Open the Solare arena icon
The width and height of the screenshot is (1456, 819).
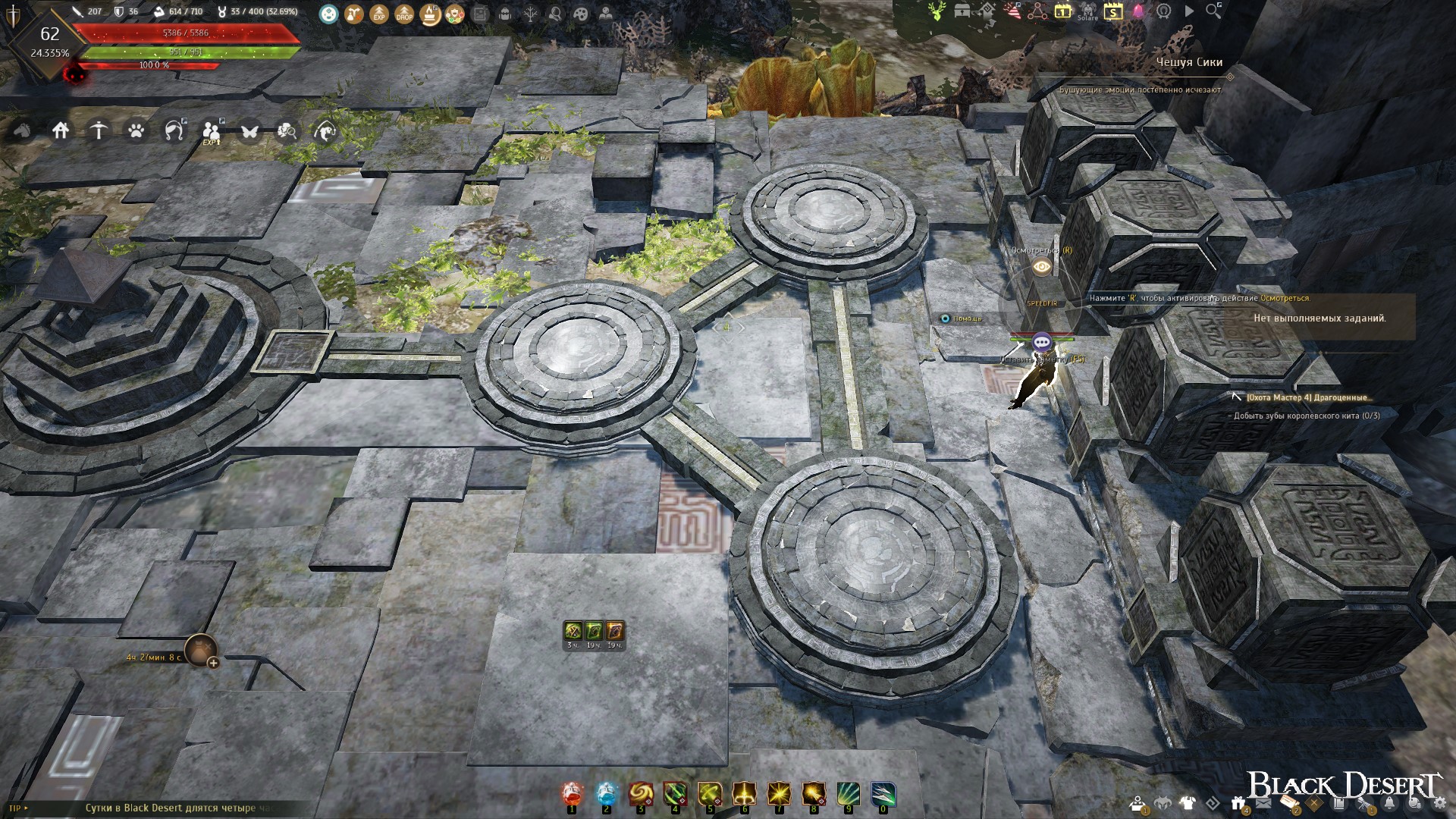(1087, 11)
